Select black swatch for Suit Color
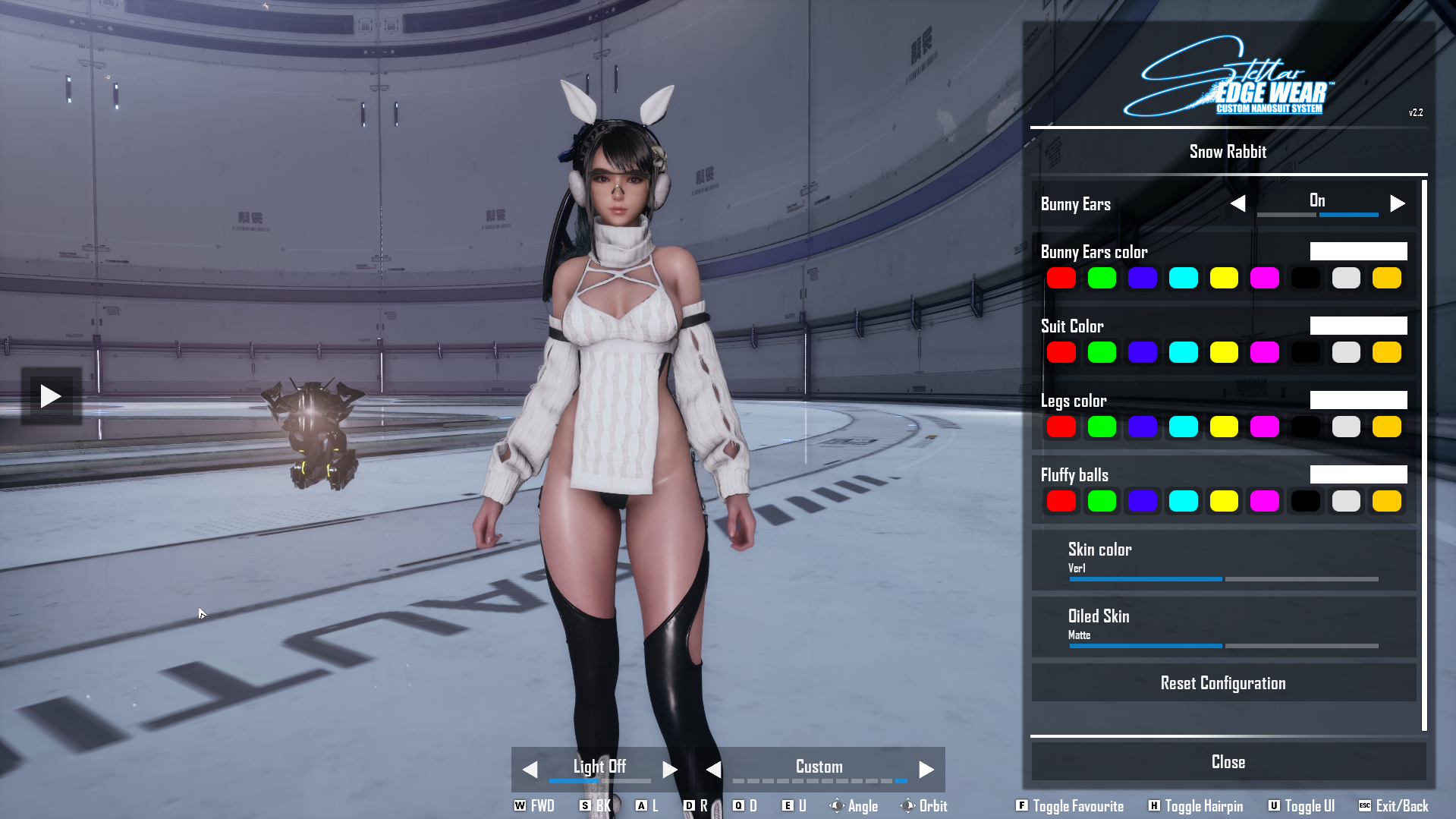 tap(1305, 353)
